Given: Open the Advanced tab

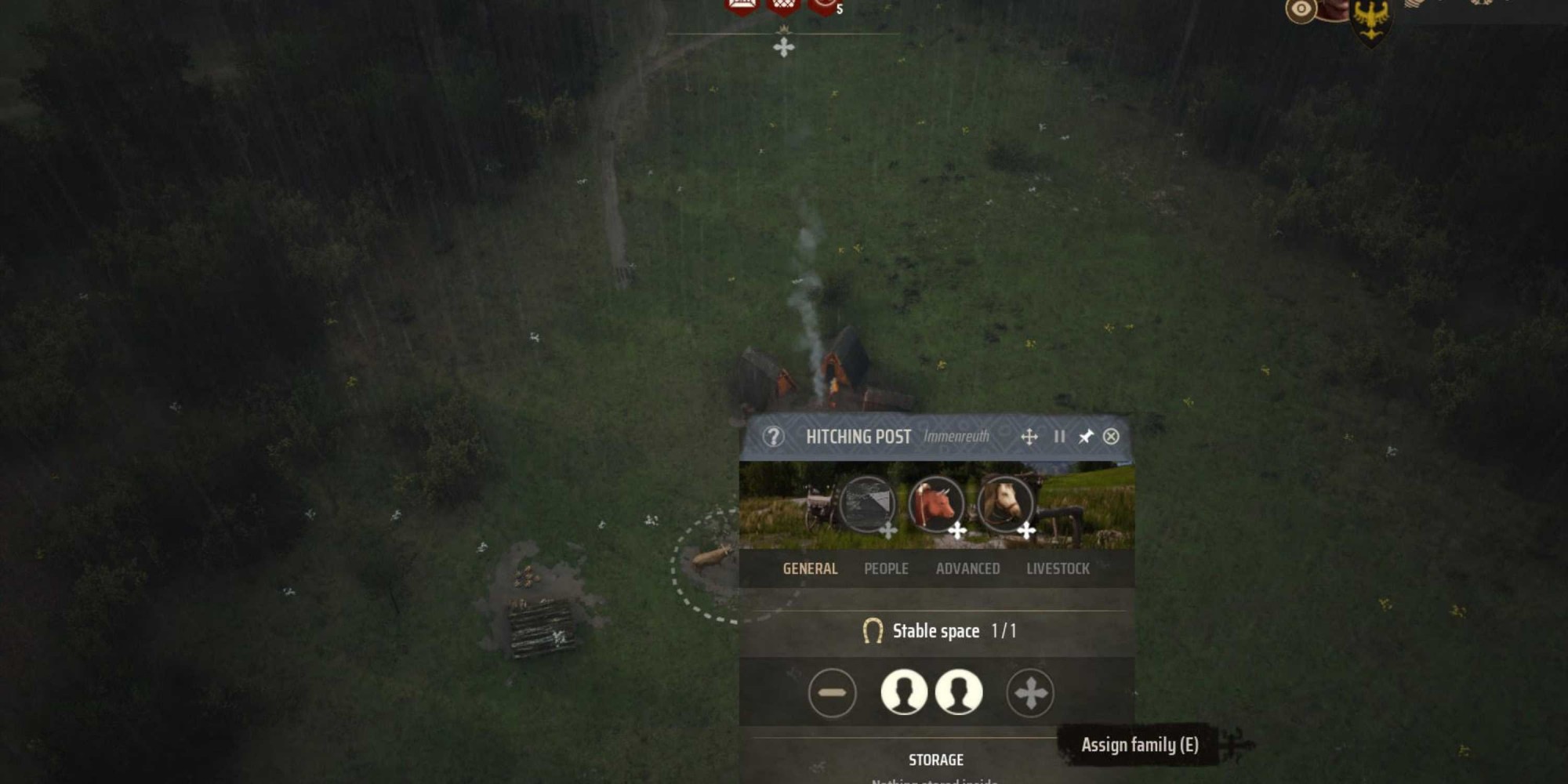Looking at the screenshot, I should click(x=967, y=569).
